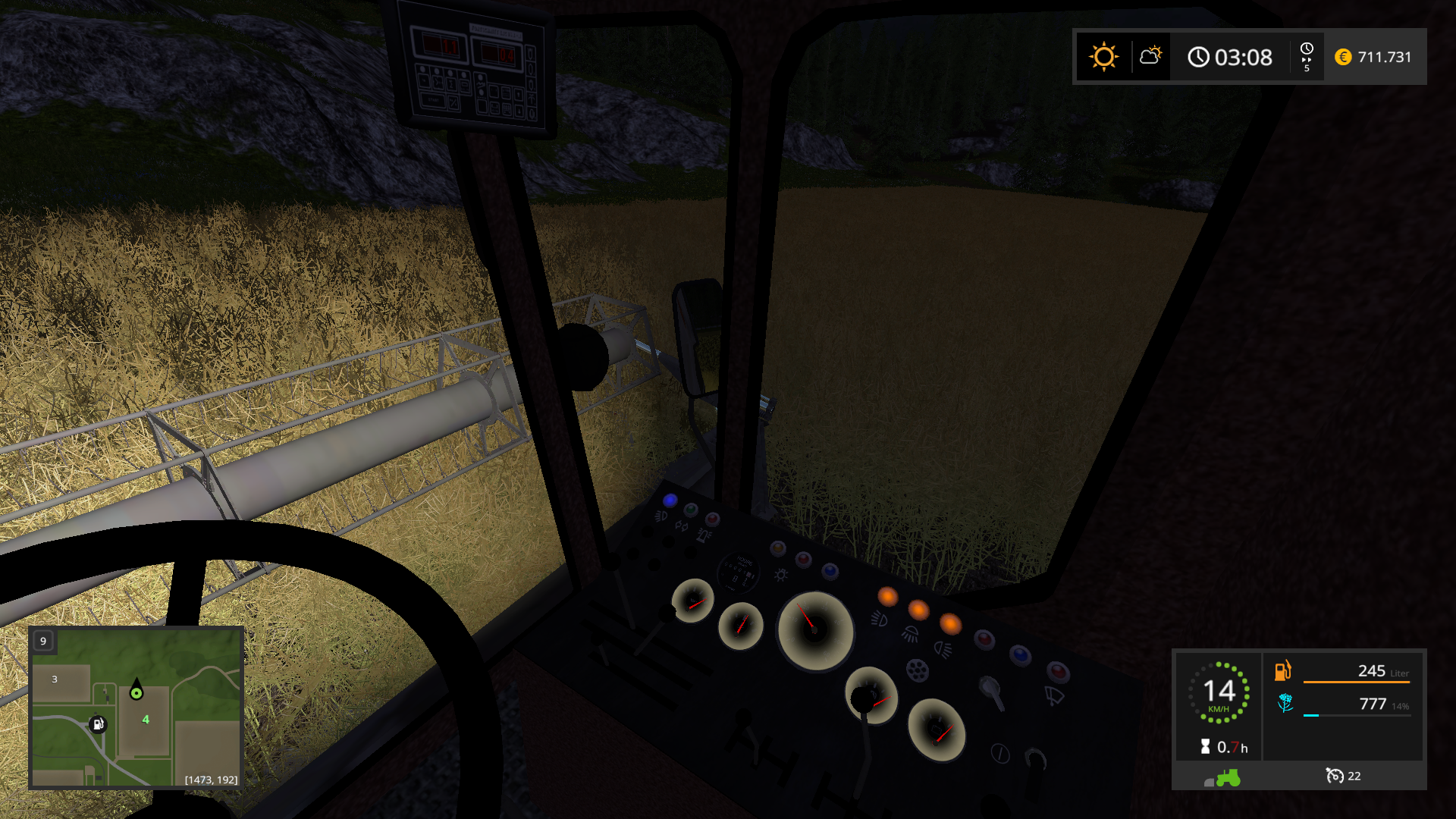
Task: Show the cloudy forecast icon
Action: (x=1150, y=55)
